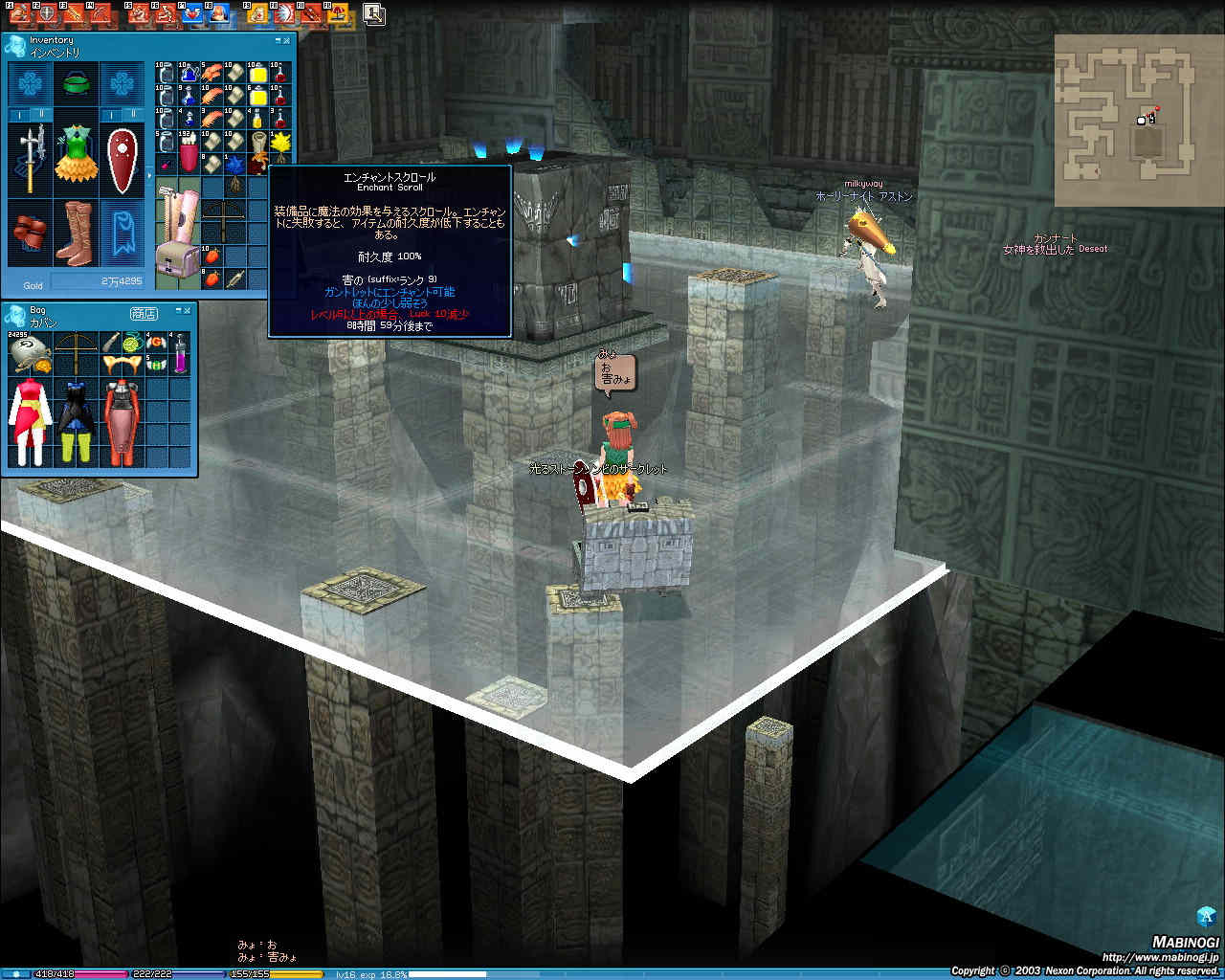Click the minimap in the corner
1225x980 pixels.
click(x=1125, y=119)
